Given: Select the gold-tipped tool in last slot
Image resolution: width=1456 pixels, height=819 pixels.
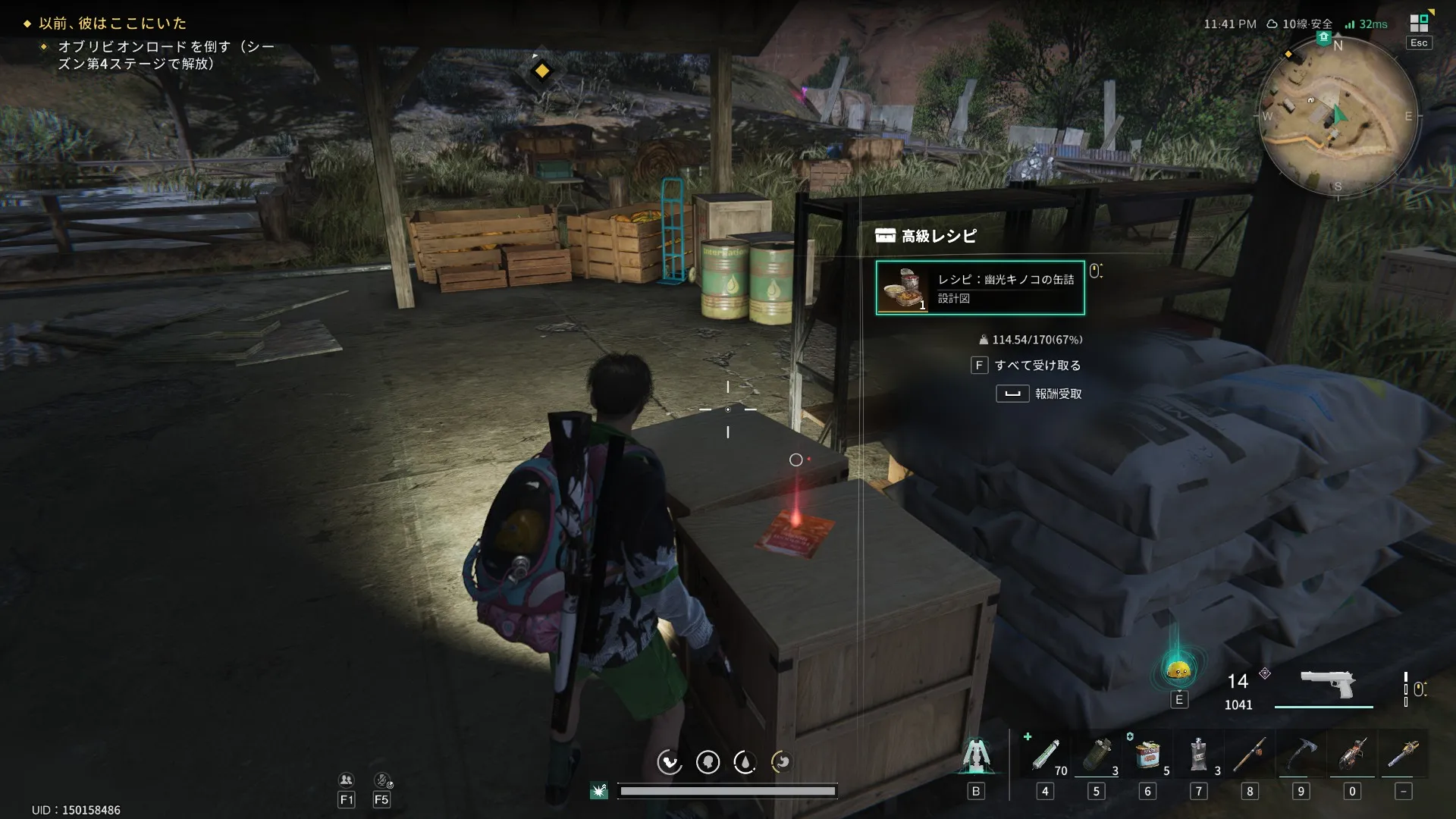Looking at the screenshot, I should coord(1404,755).
